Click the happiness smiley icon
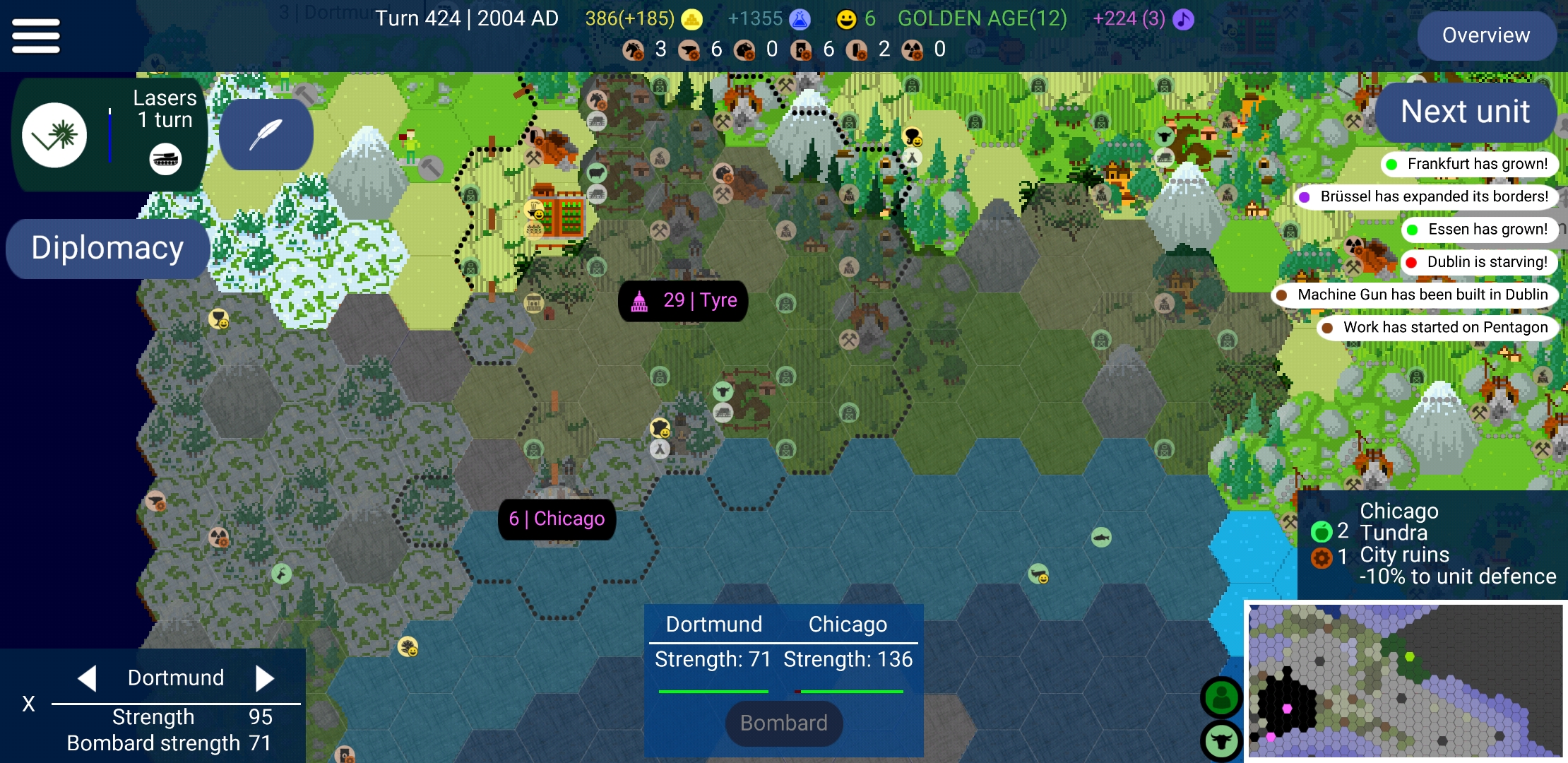The image size is (1568, 763). pyautogui.click(x=845, y=19)
